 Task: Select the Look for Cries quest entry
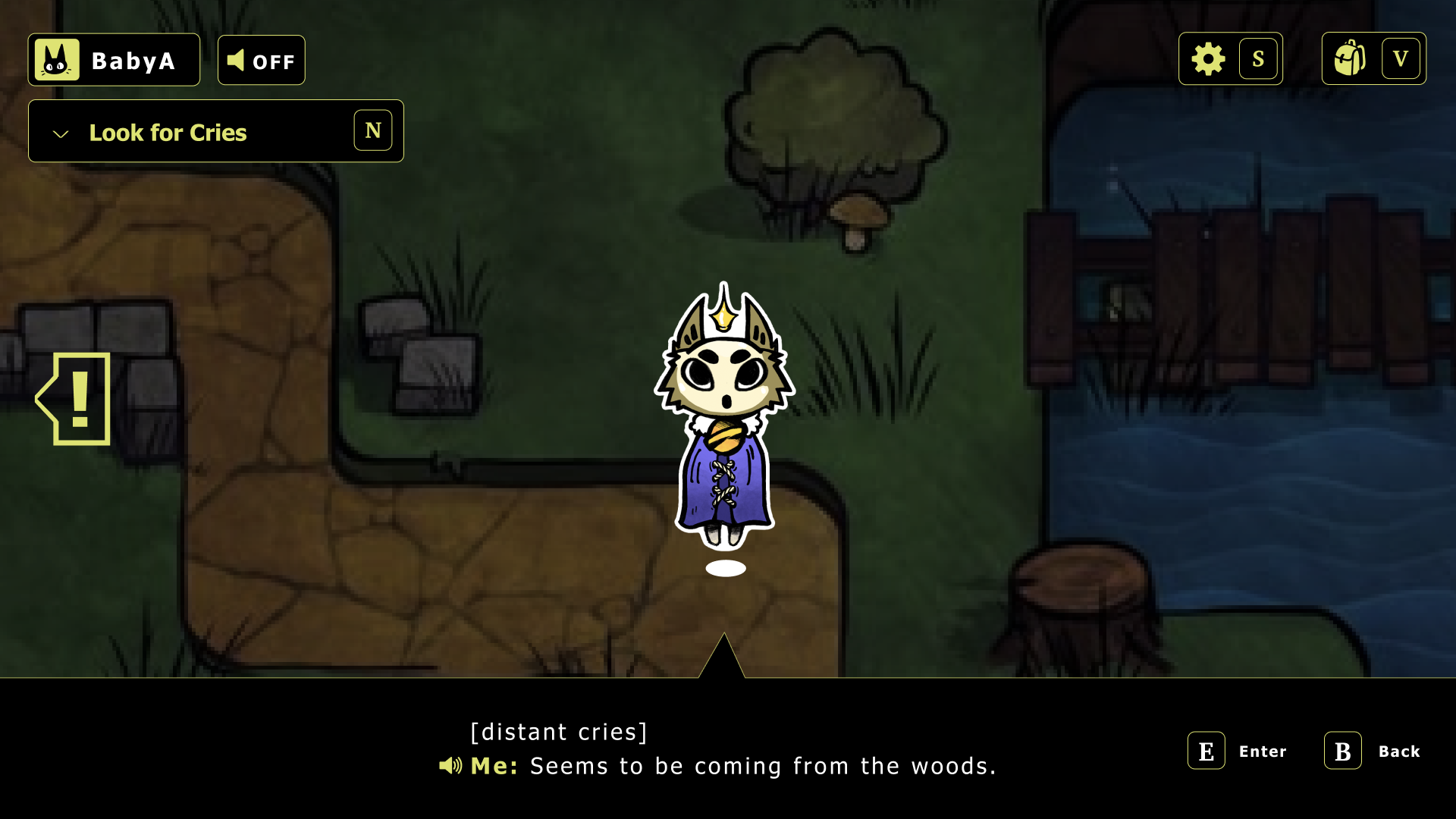(x=168, y=133)
